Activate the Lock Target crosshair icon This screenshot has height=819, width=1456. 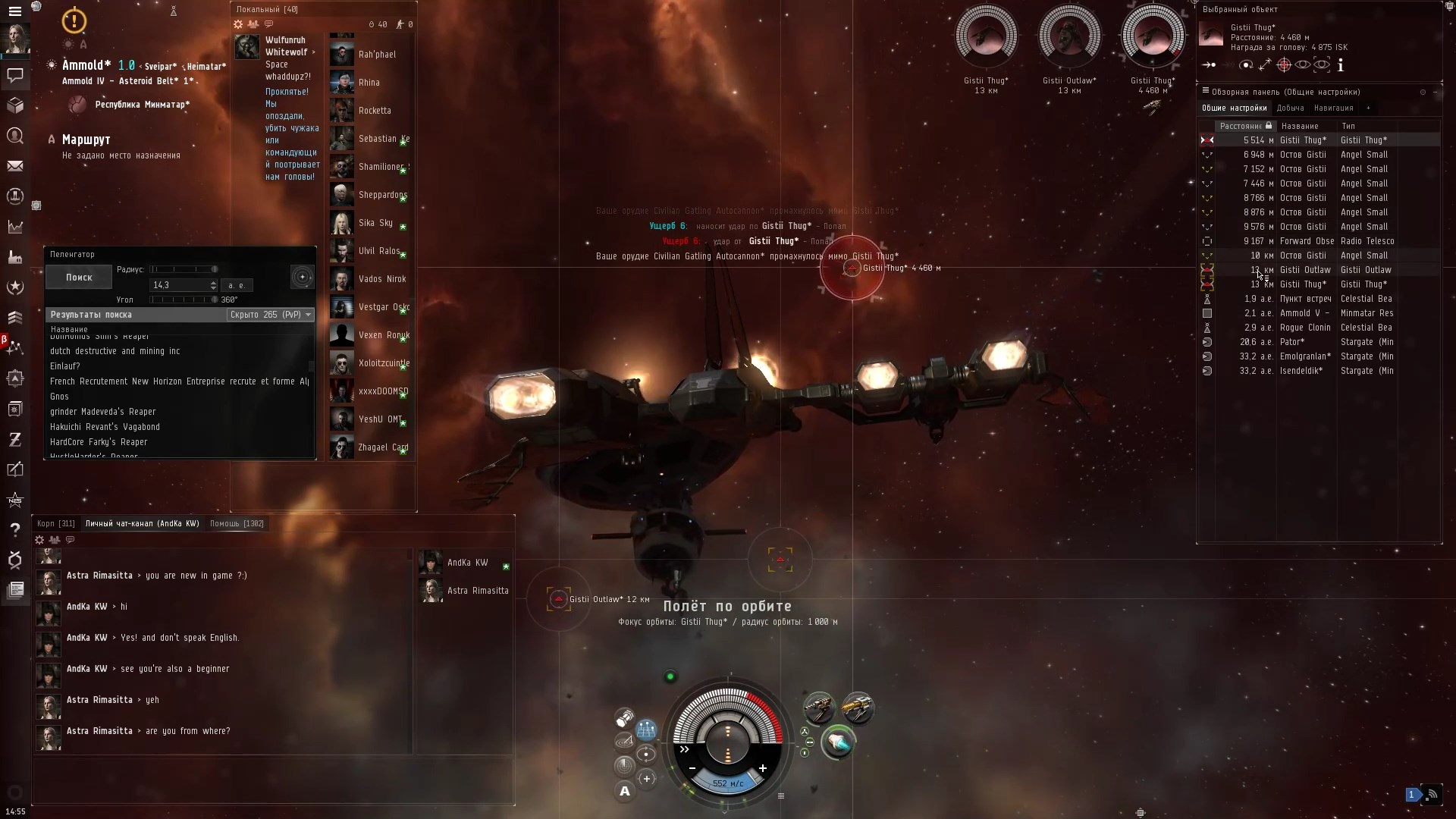coord(1285,65)
